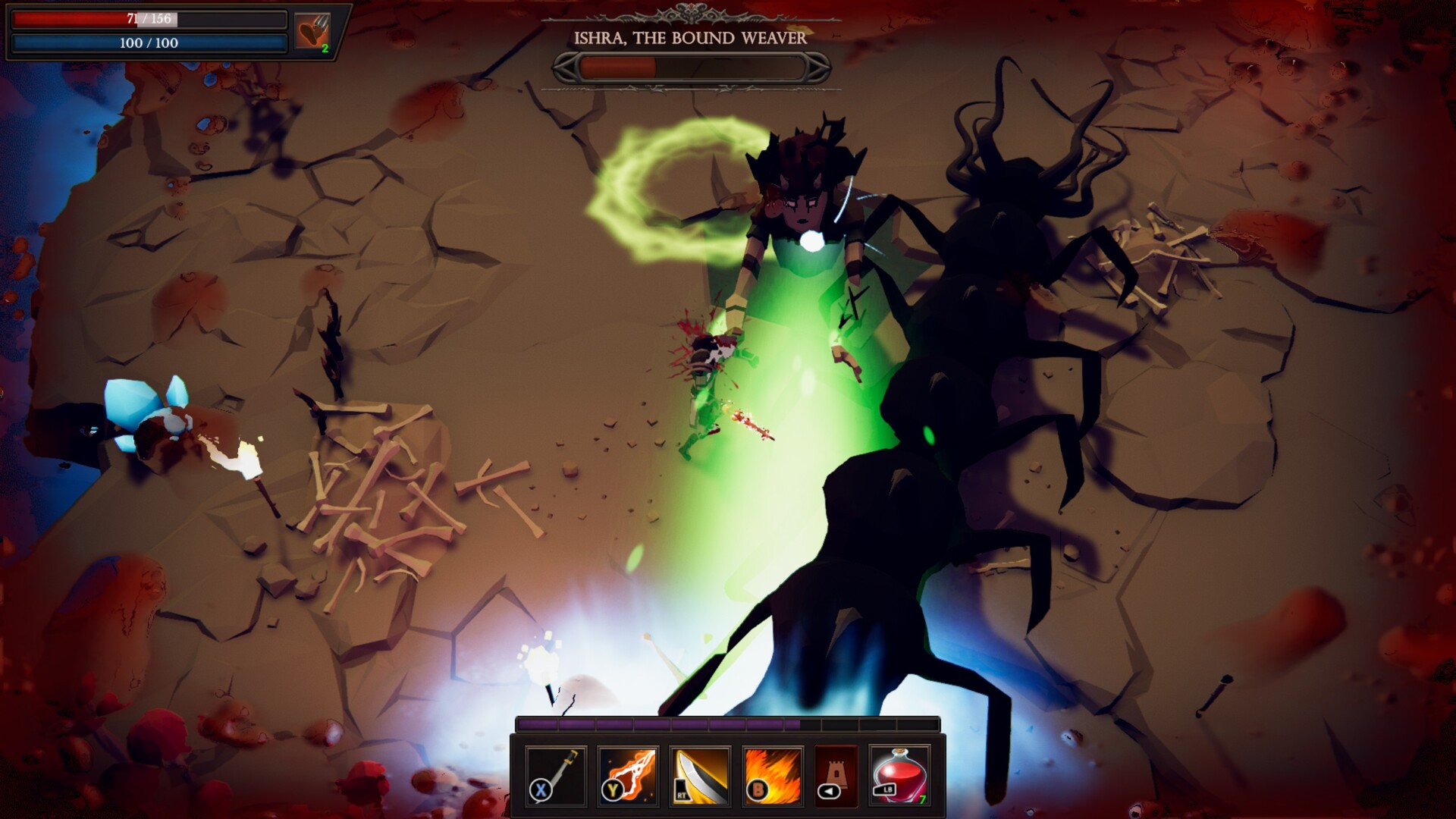Cast the fire wave ability
Image resolution: width=1456 pixels, height=819 pixels.
pyautogui.click(x=772, y=775)
